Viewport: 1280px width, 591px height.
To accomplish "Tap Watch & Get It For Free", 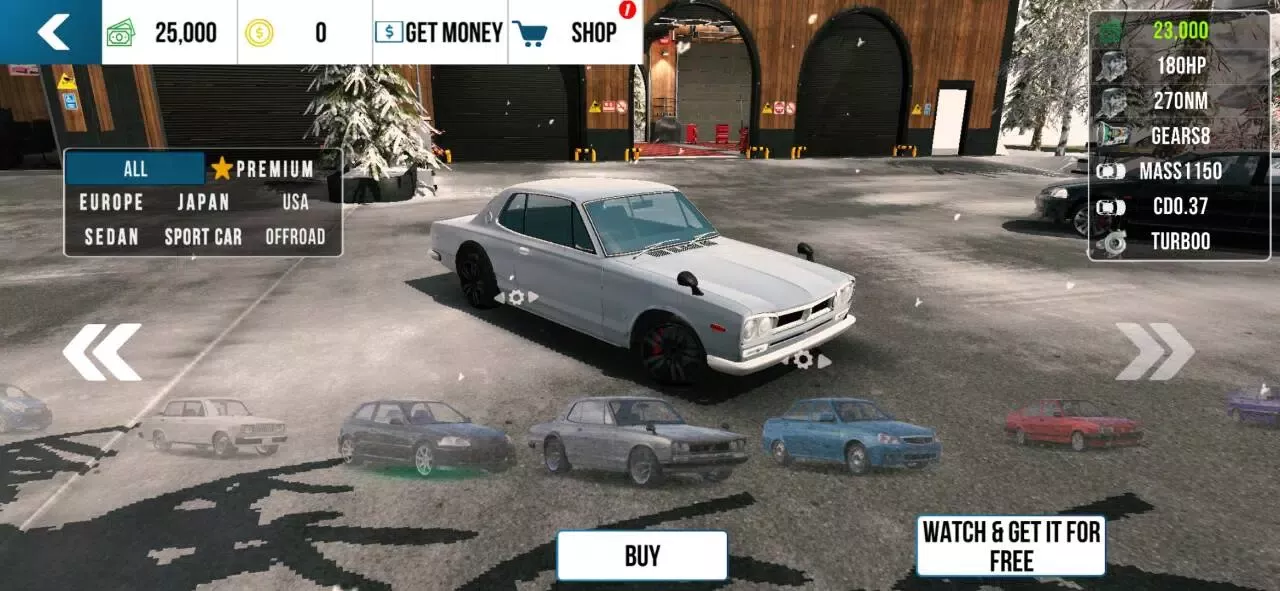I will click(x=1011, y=546).
